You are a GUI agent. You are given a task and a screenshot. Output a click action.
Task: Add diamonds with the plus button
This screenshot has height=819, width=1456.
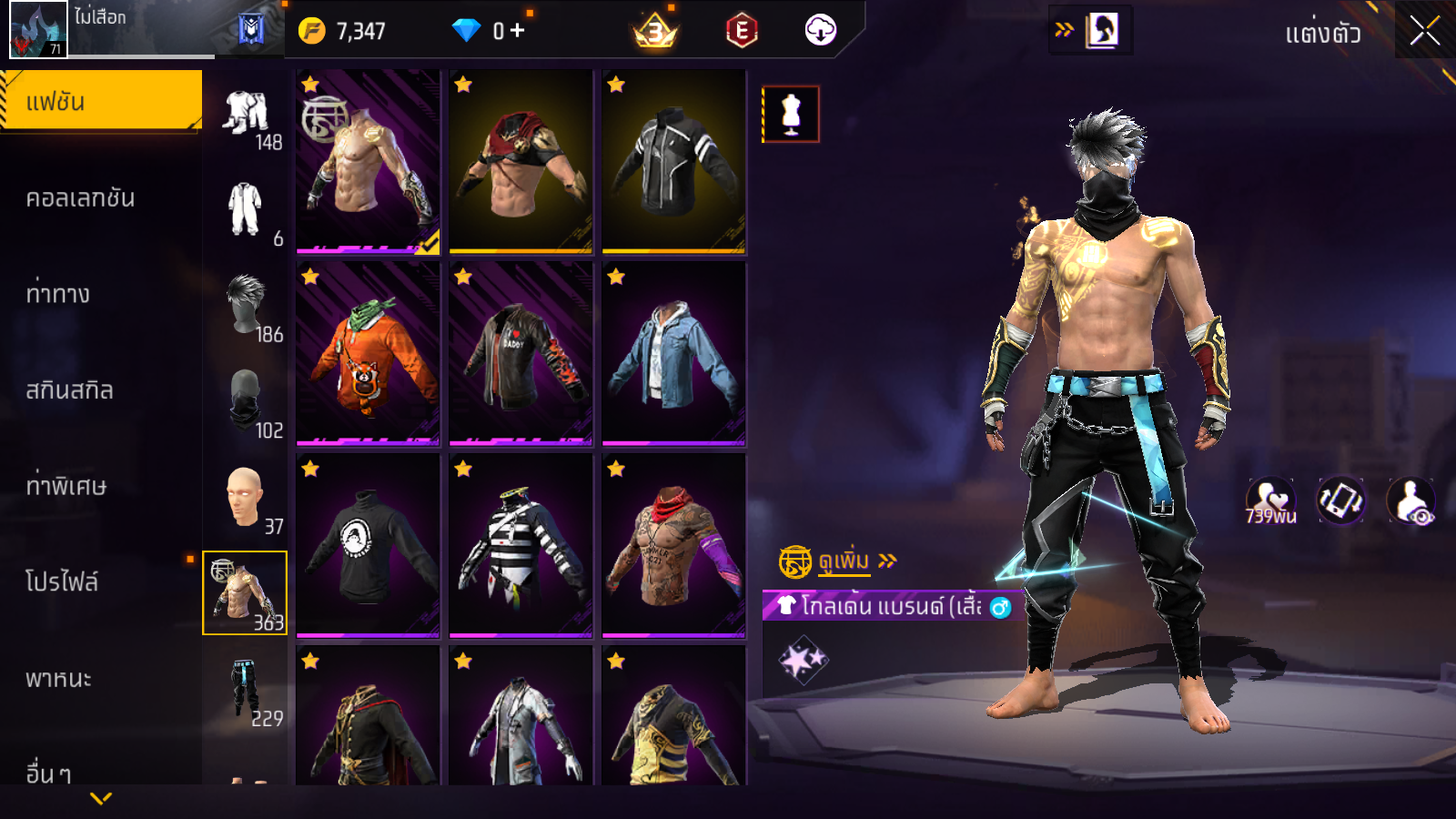click(x=517, y=31)
